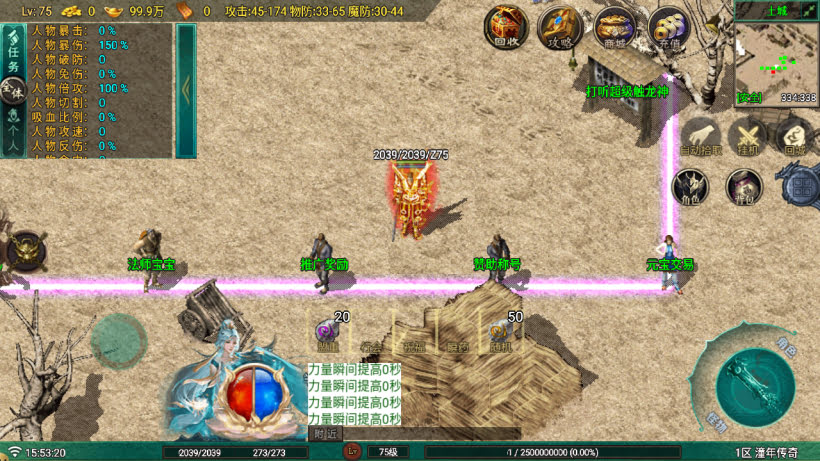Open the 回收 recycle chest icon

pos(507,27)
